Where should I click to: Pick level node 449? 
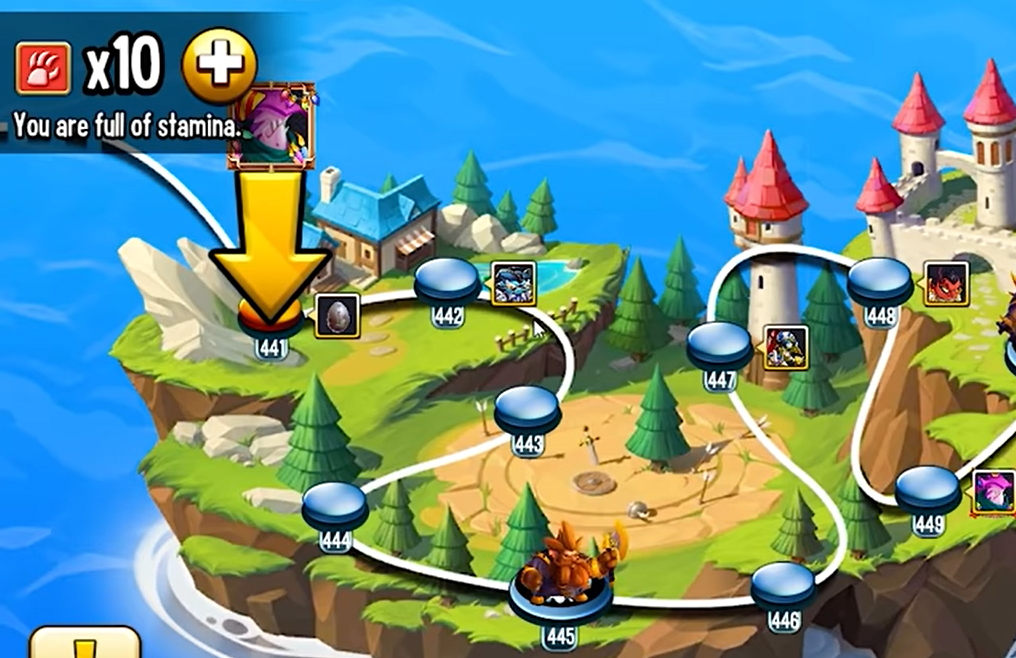point(927,491)
